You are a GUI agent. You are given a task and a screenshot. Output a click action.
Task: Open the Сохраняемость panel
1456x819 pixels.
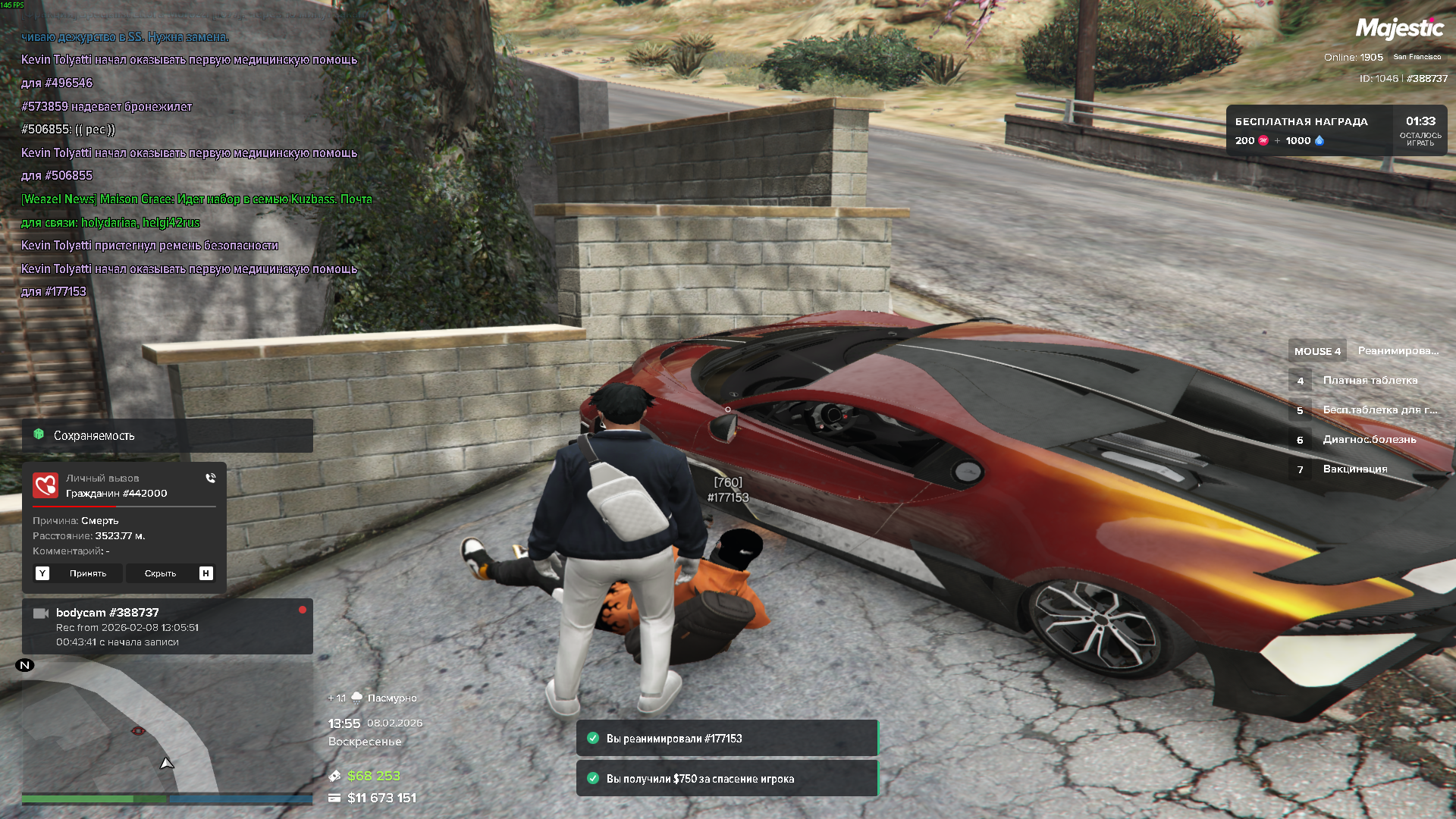(x=167, y=435)
